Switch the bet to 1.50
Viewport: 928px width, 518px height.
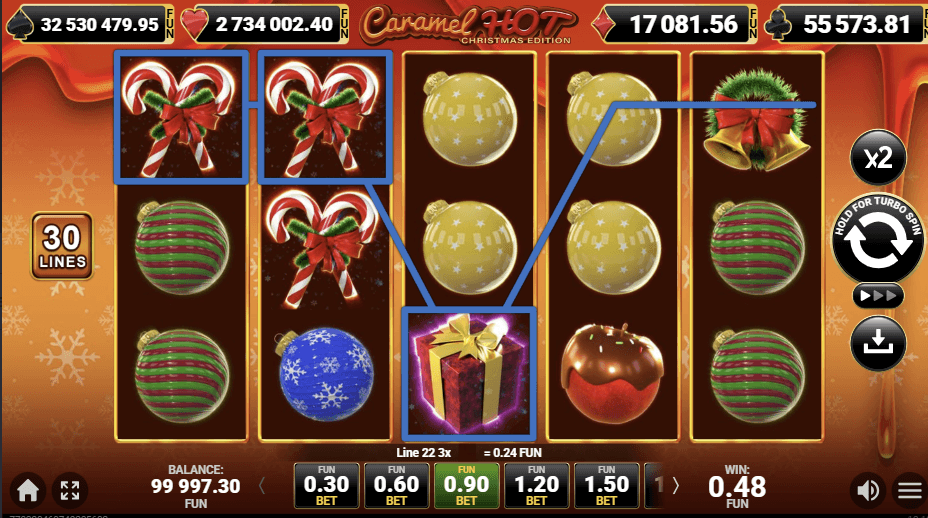[x=606, y=485]
